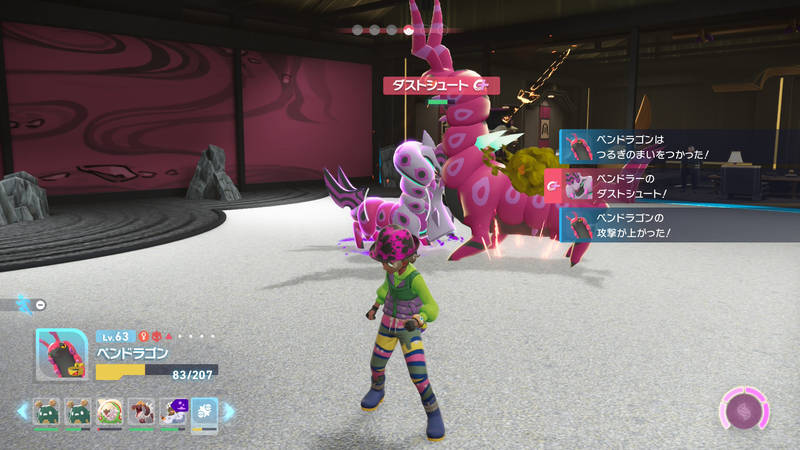Pick the party Pokémon with the purple hat
The image size is (800, 450).
pos(173,412)
